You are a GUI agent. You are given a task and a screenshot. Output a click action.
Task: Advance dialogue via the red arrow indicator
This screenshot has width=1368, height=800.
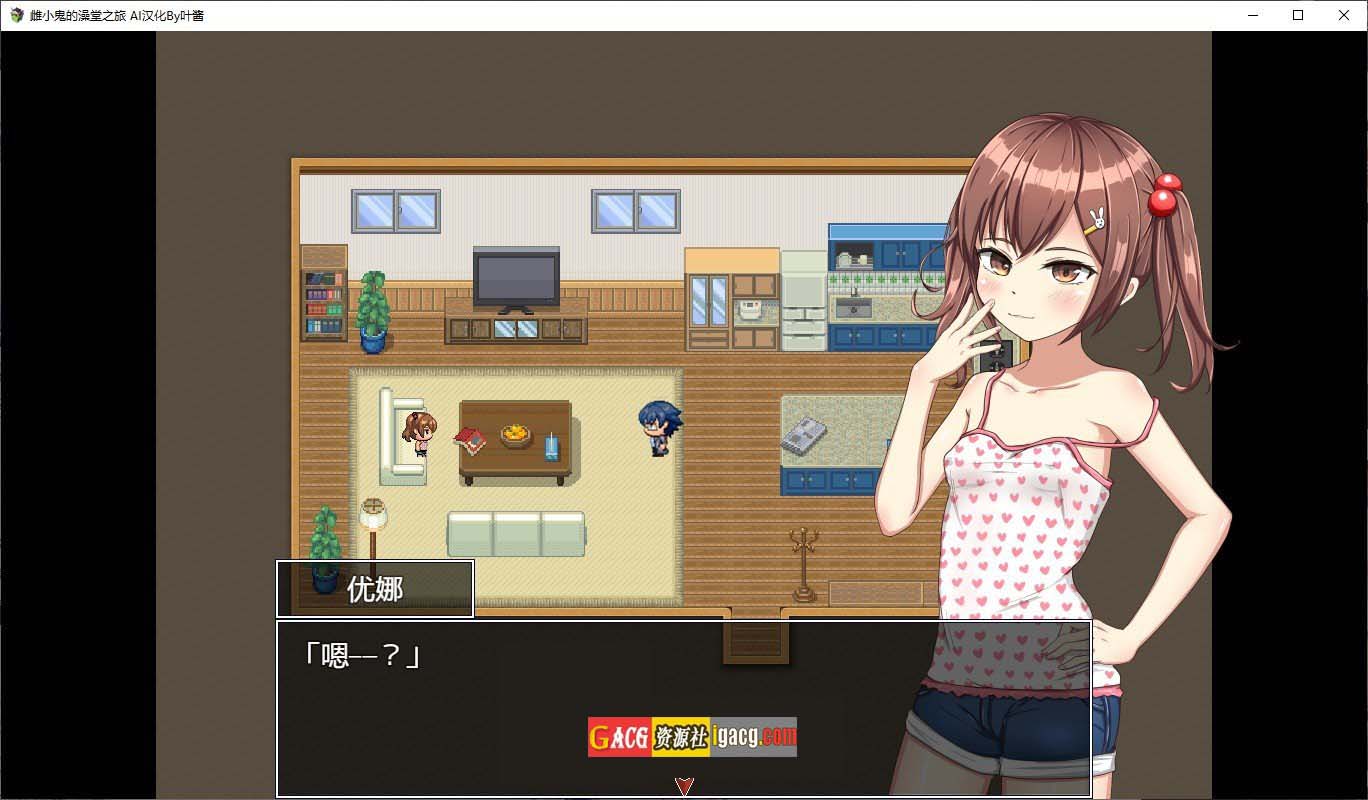click(684, 786)
